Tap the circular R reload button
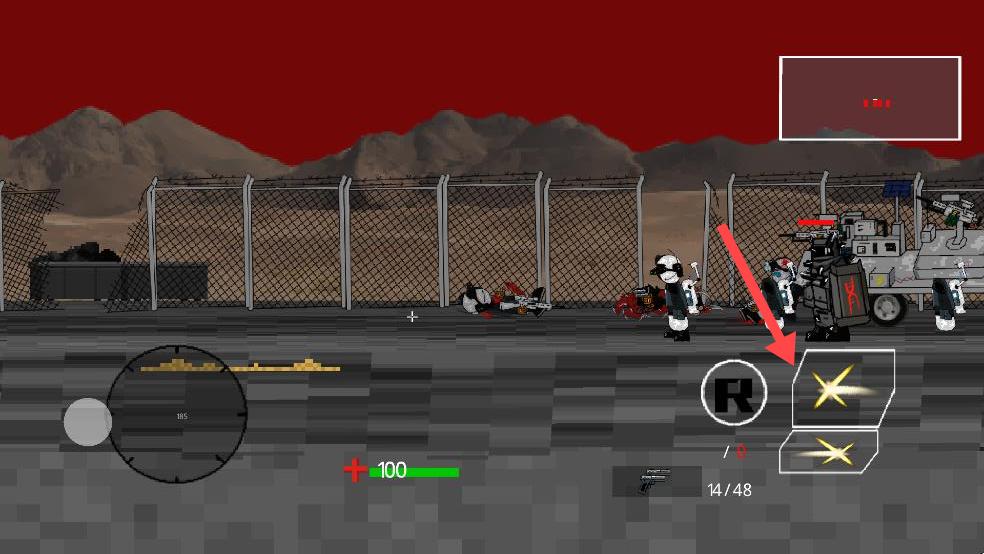 734,392
